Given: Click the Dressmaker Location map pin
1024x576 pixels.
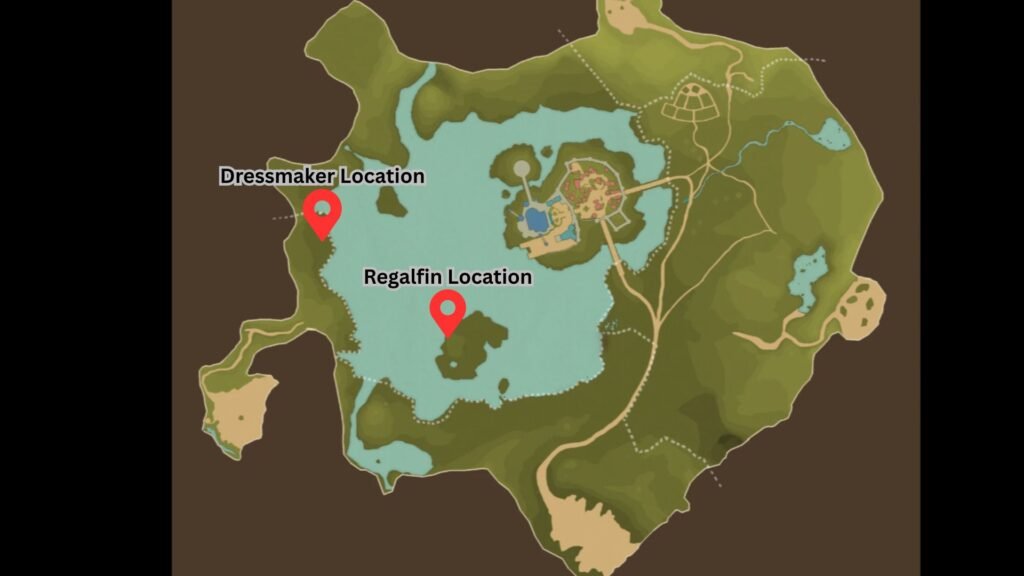Looking at the screenshot, I should (x=322, y=212).
